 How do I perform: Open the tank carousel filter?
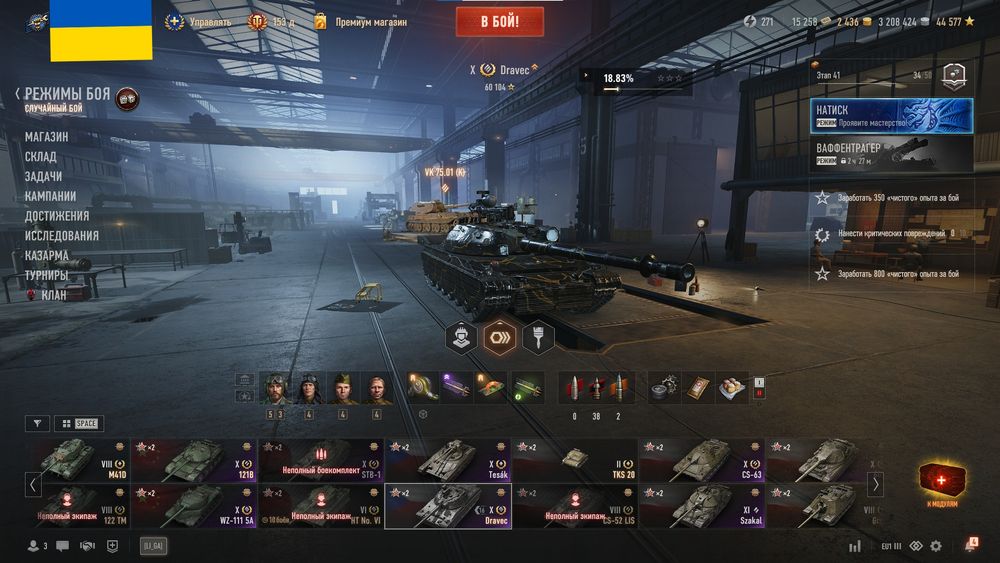(x=37, y=423)
